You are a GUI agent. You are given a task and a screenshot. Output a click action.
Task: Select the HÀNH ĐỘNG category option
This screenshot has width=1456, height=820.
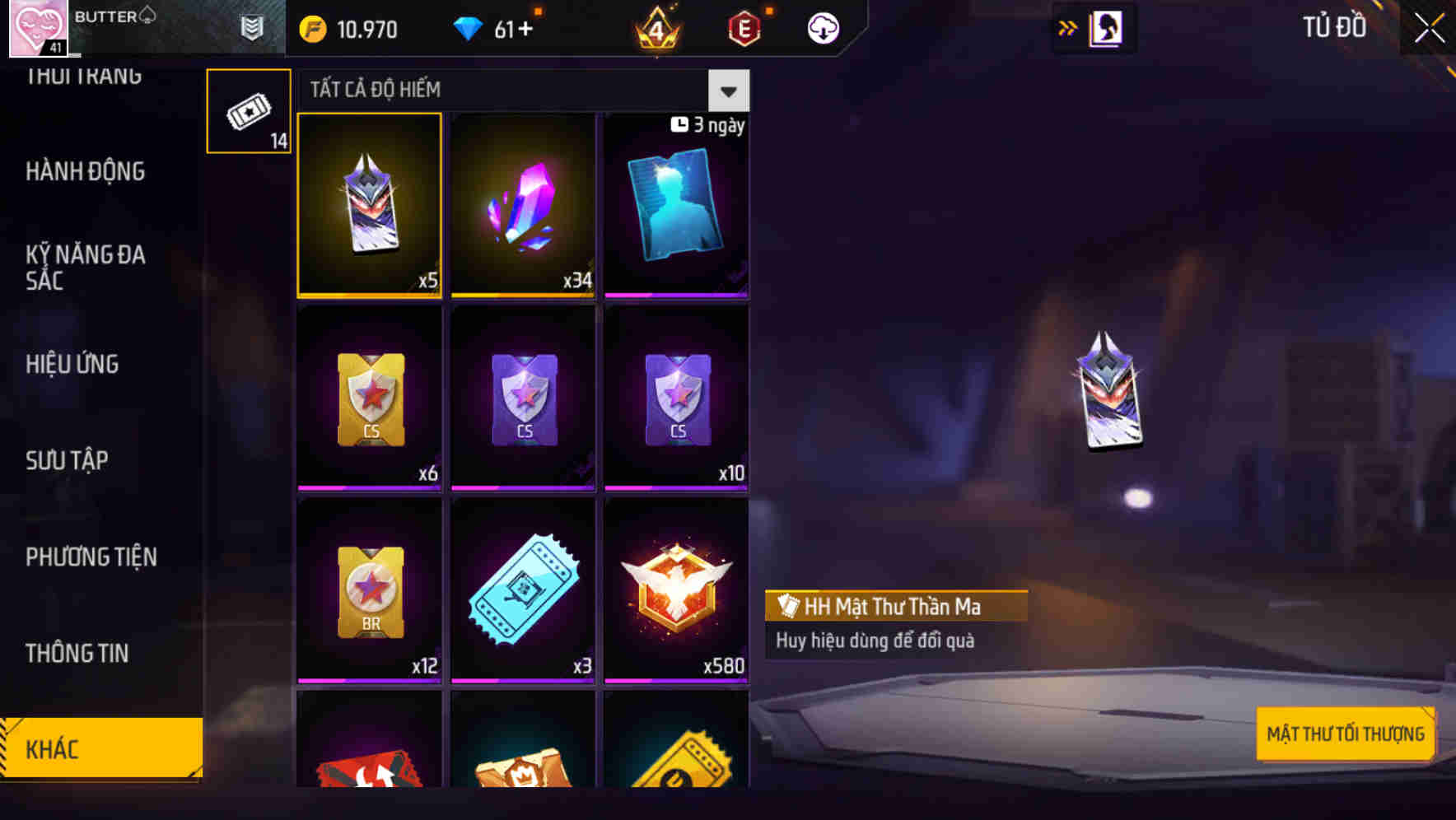point(85,171)
